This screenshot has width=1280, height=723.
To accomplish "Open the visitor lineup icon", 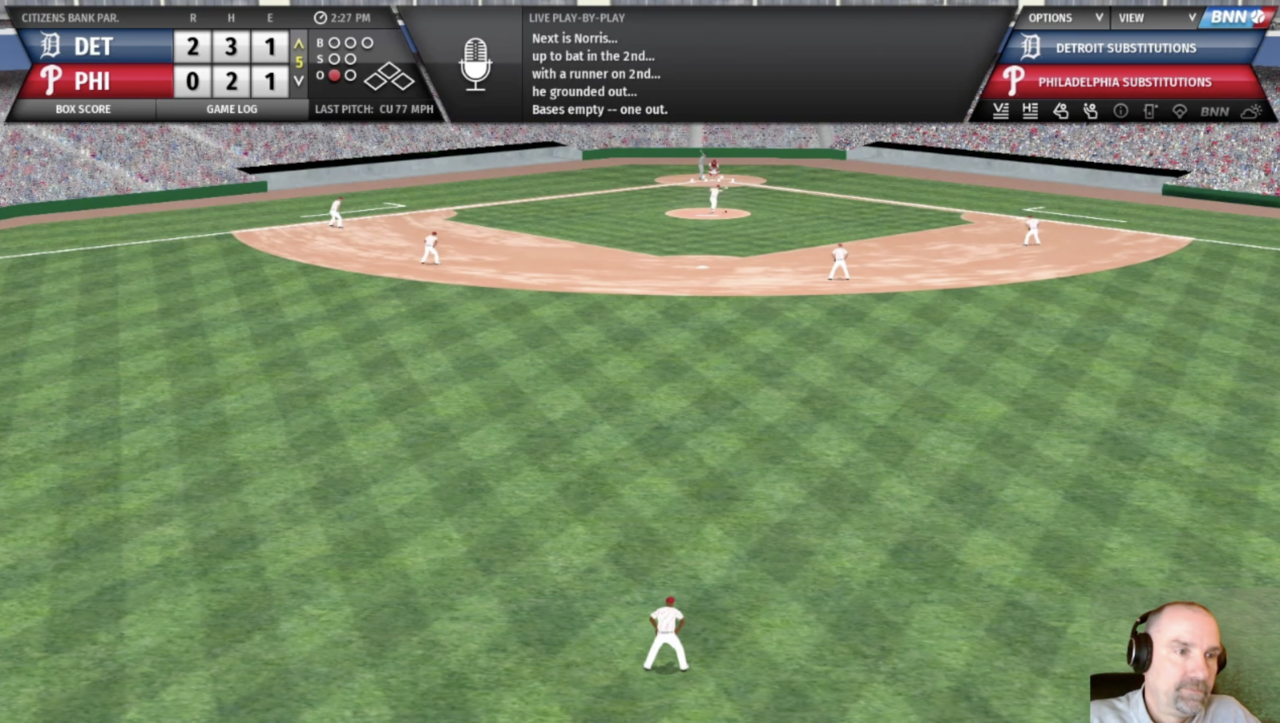I will click(1000, 111).
